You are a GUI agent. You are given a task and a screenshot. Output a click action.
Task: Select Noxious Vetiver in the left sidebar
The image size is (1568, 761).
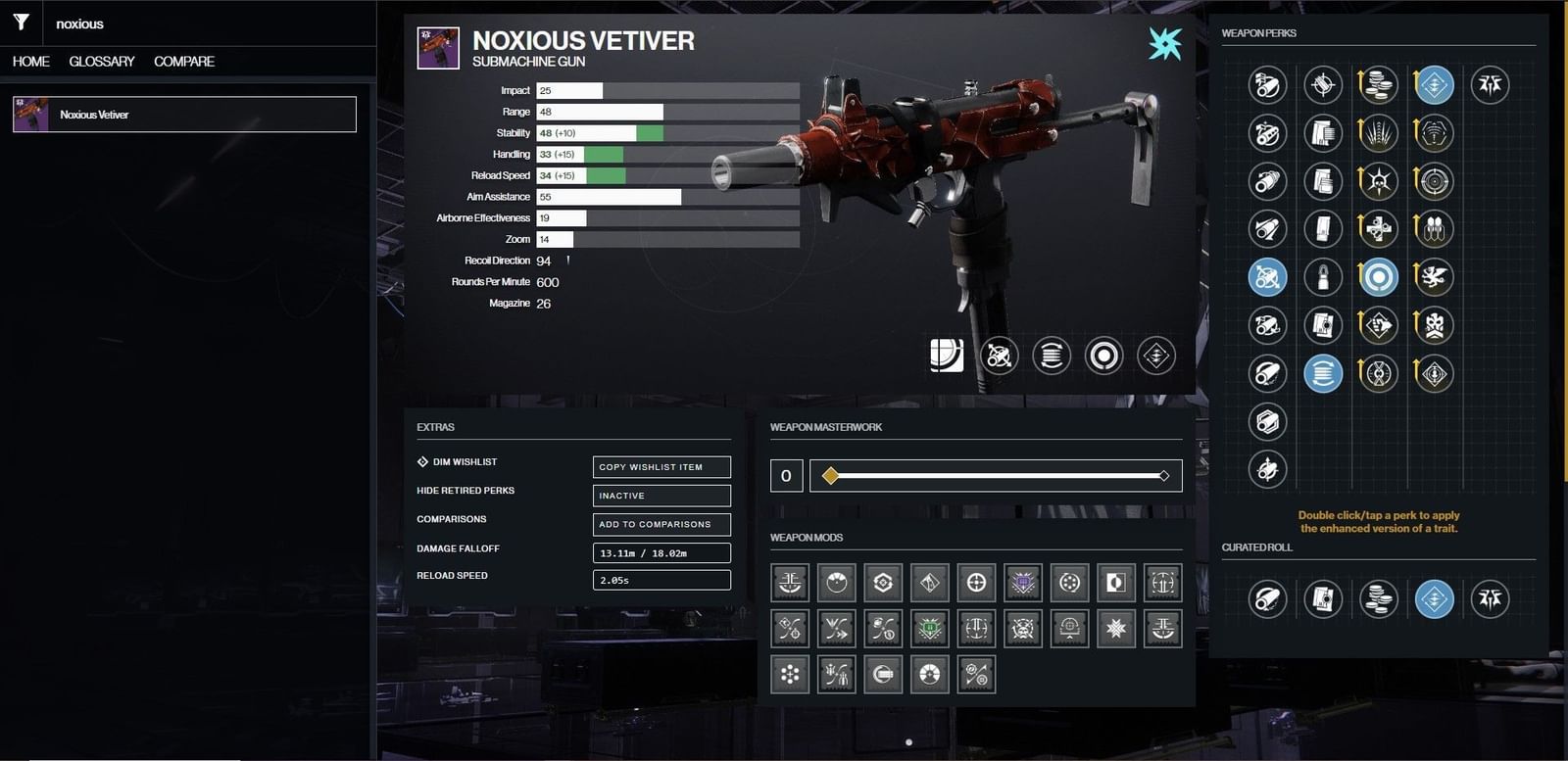(184, 114)
